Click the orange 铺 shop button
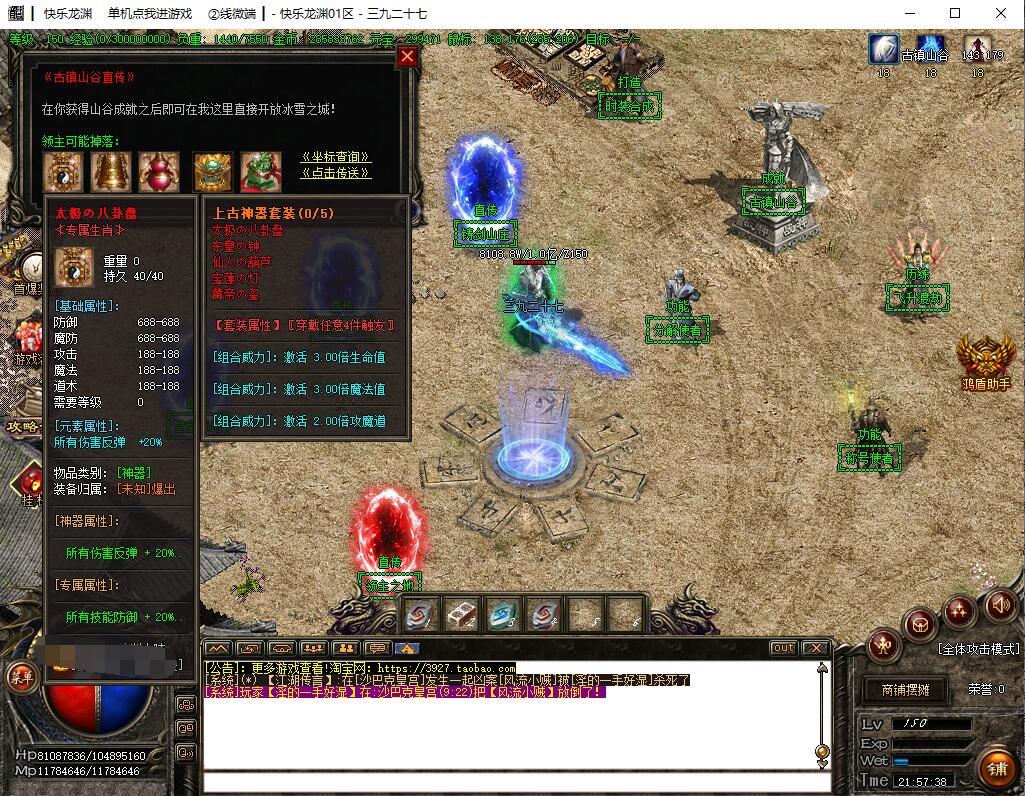 [x=997, y=769]
